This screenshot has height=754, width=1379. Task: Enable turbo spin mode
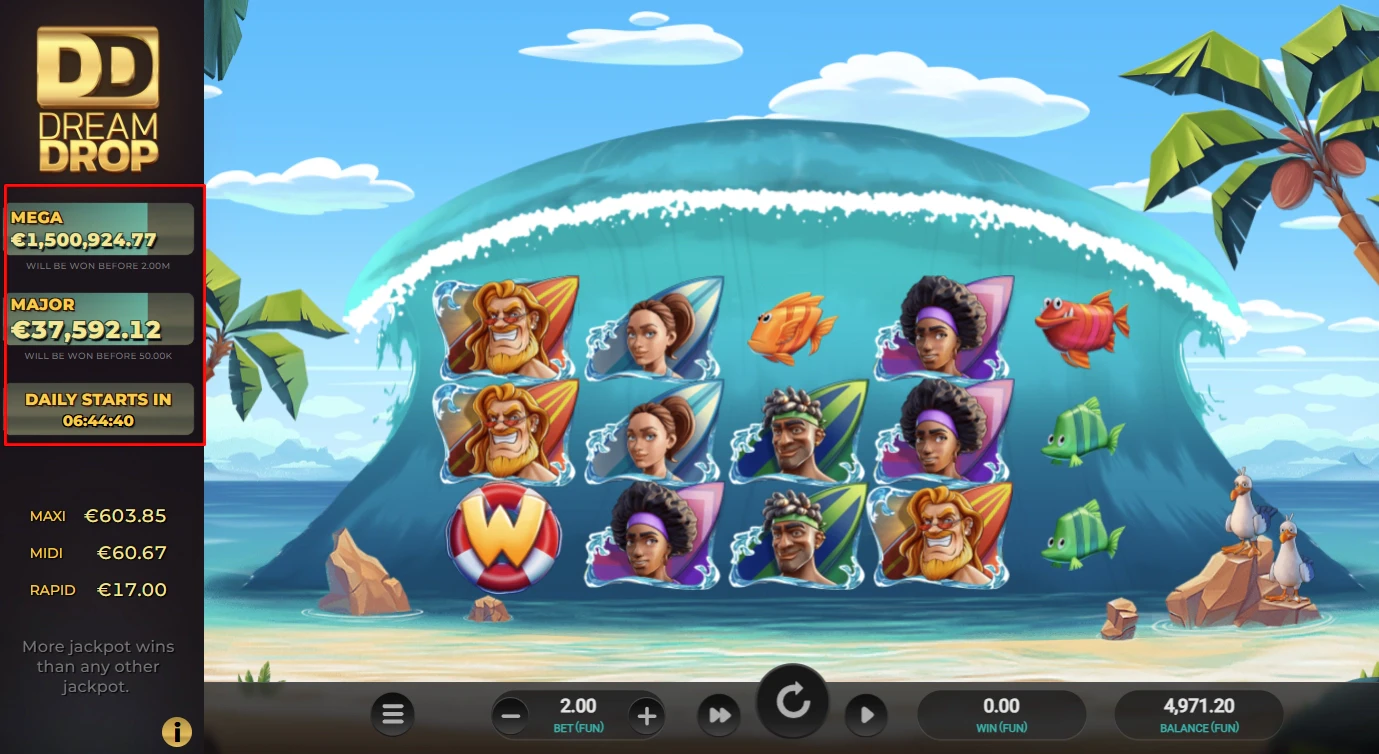(x=719, y=714)
